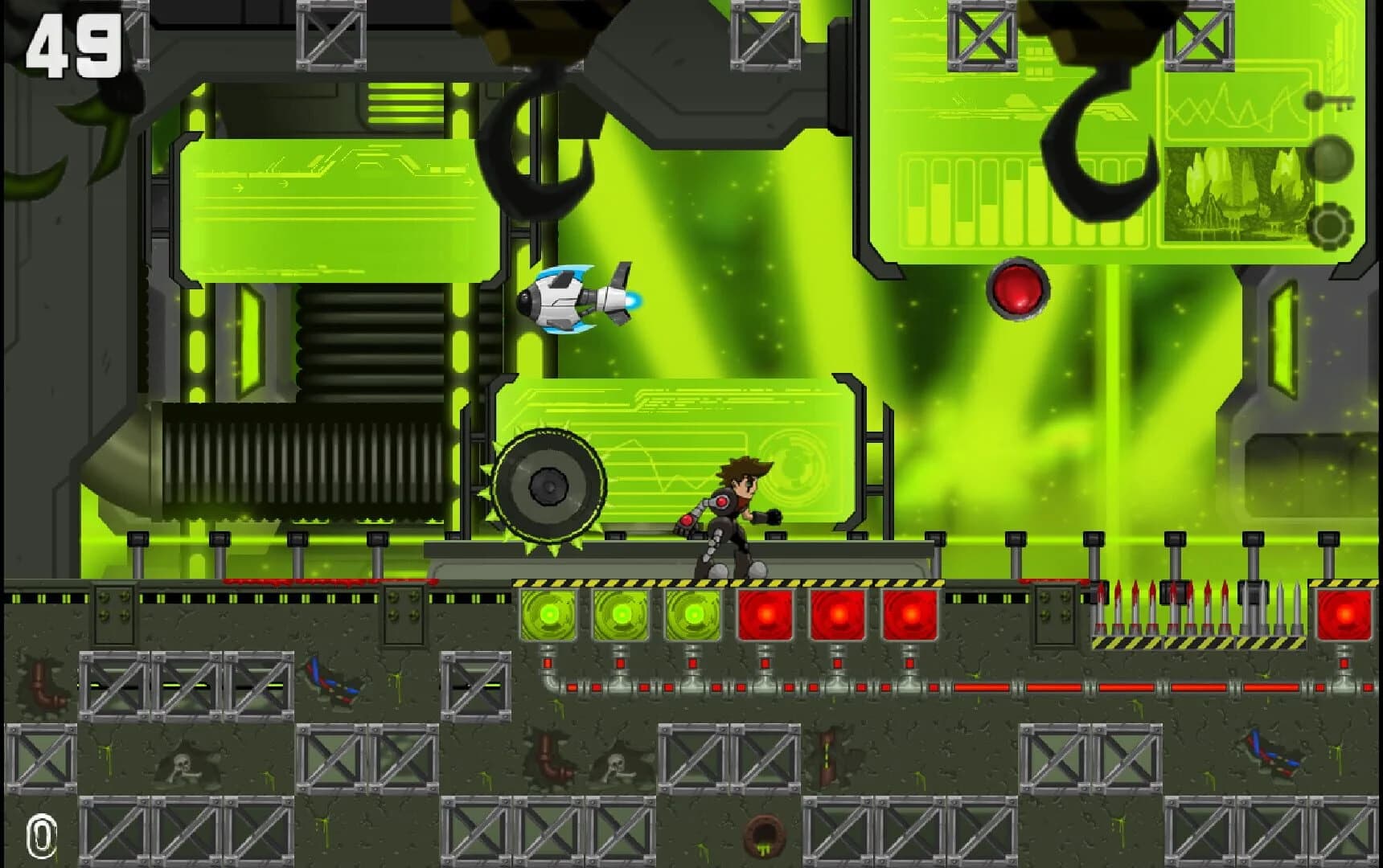The image size is (1383, 868).
Task: Toggle the first red pressure pad
Action: 765,615
